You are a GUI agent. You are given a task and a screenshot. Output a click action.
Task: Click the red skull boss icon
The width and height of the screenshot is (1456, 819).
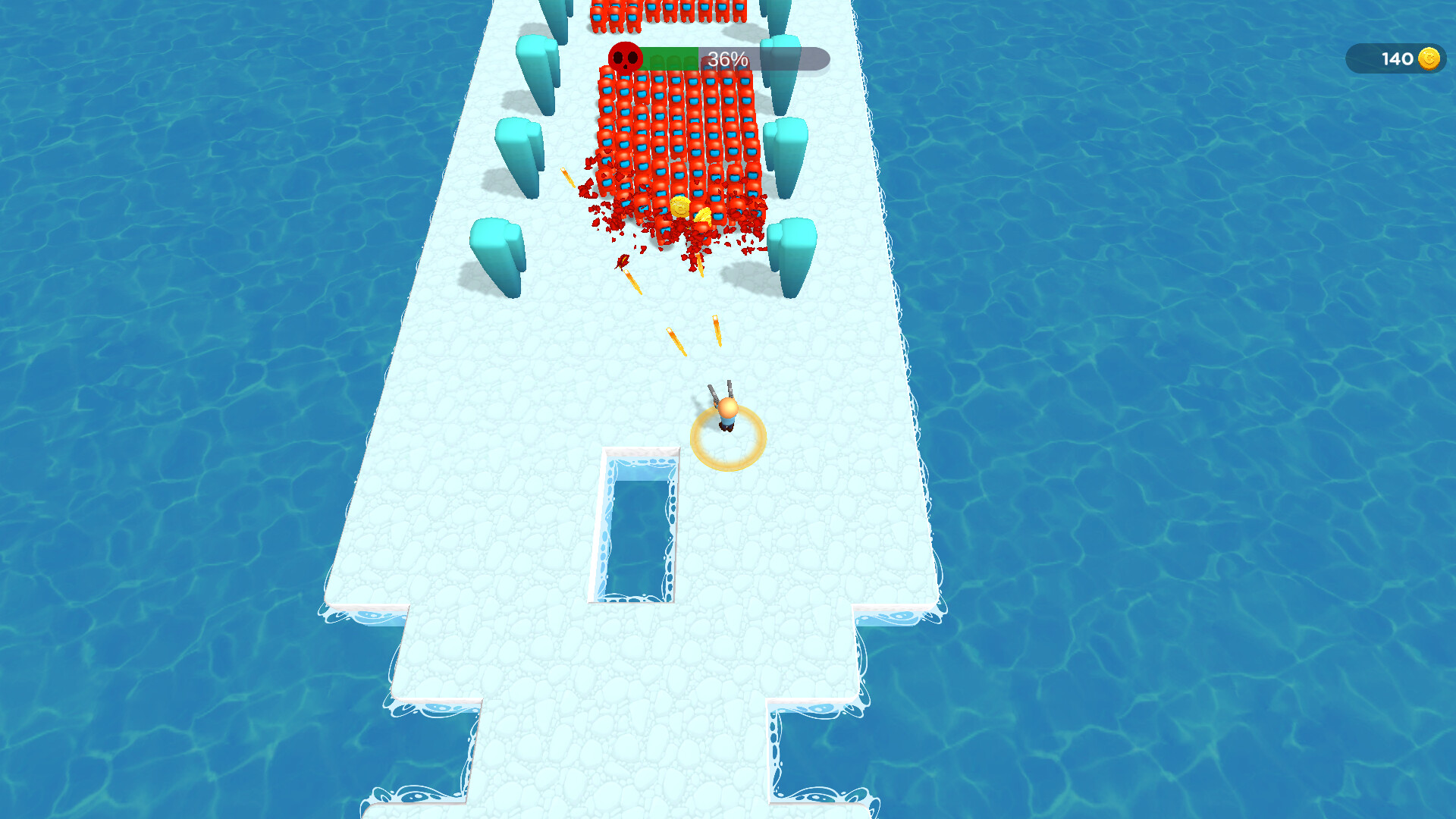pos(626,56)
